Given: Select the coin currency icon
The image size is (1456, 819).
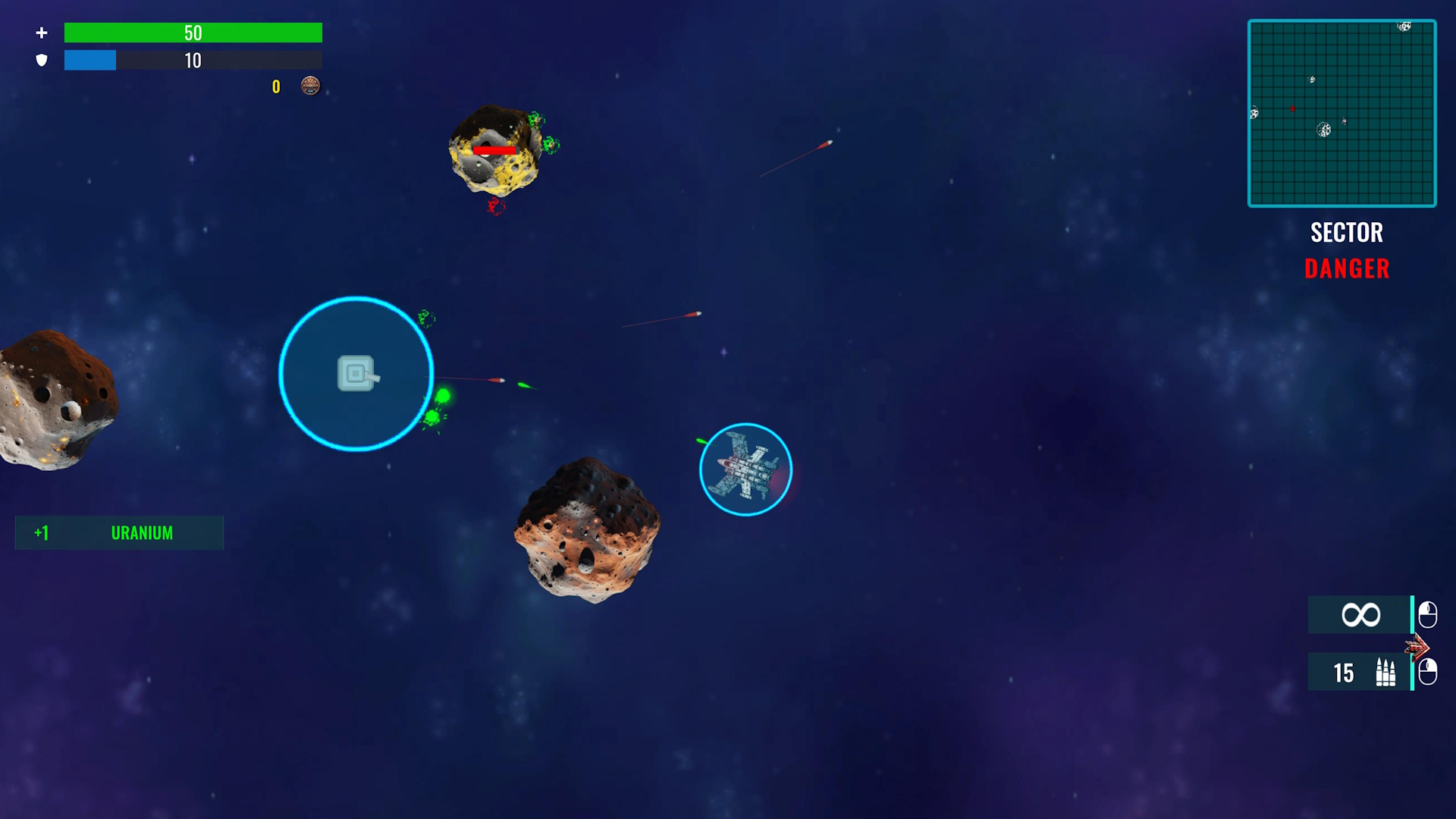Looking at the screenshot, I should point(310,86).
